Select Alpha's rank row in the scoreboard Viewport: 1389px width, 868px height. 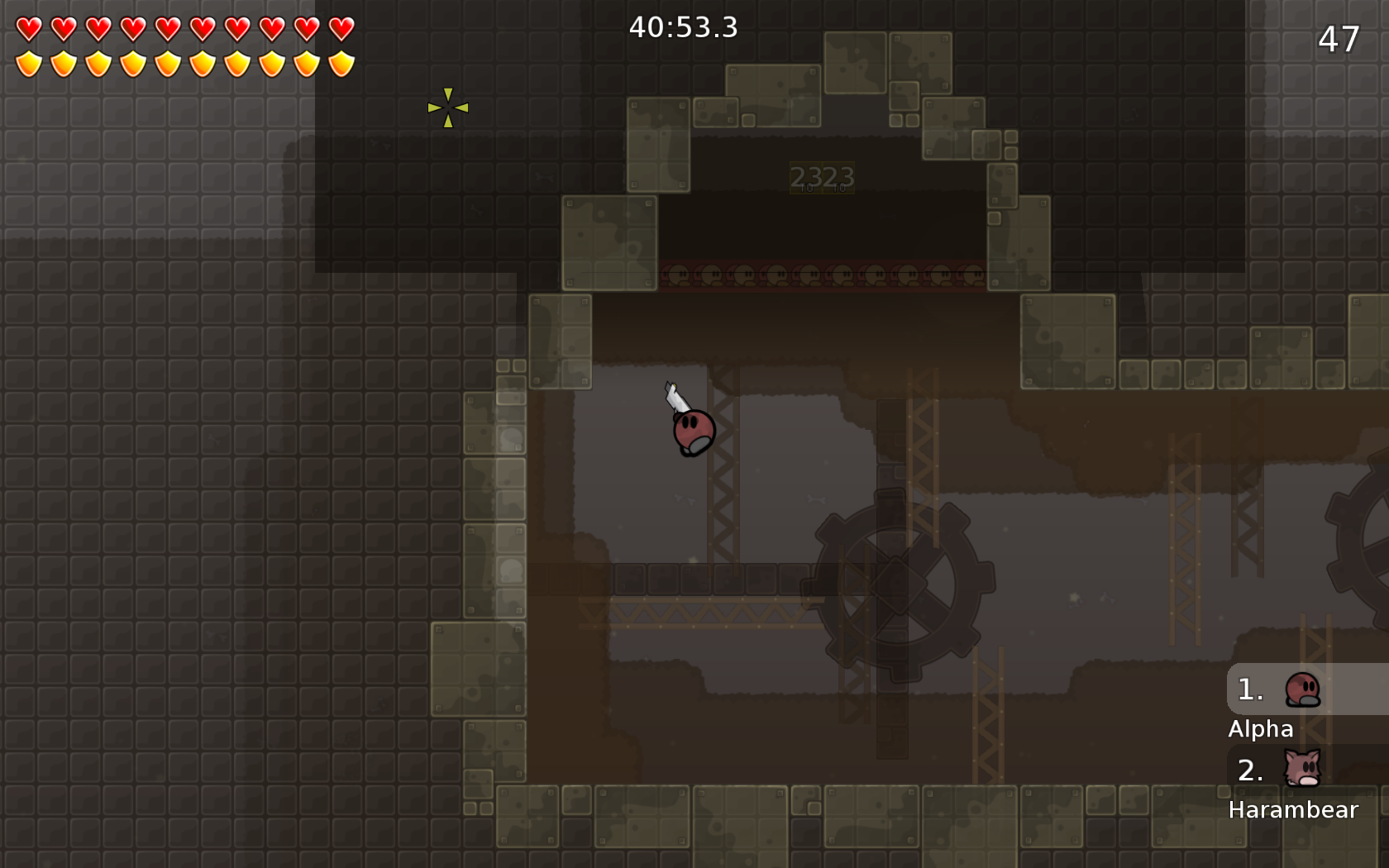1306,689
